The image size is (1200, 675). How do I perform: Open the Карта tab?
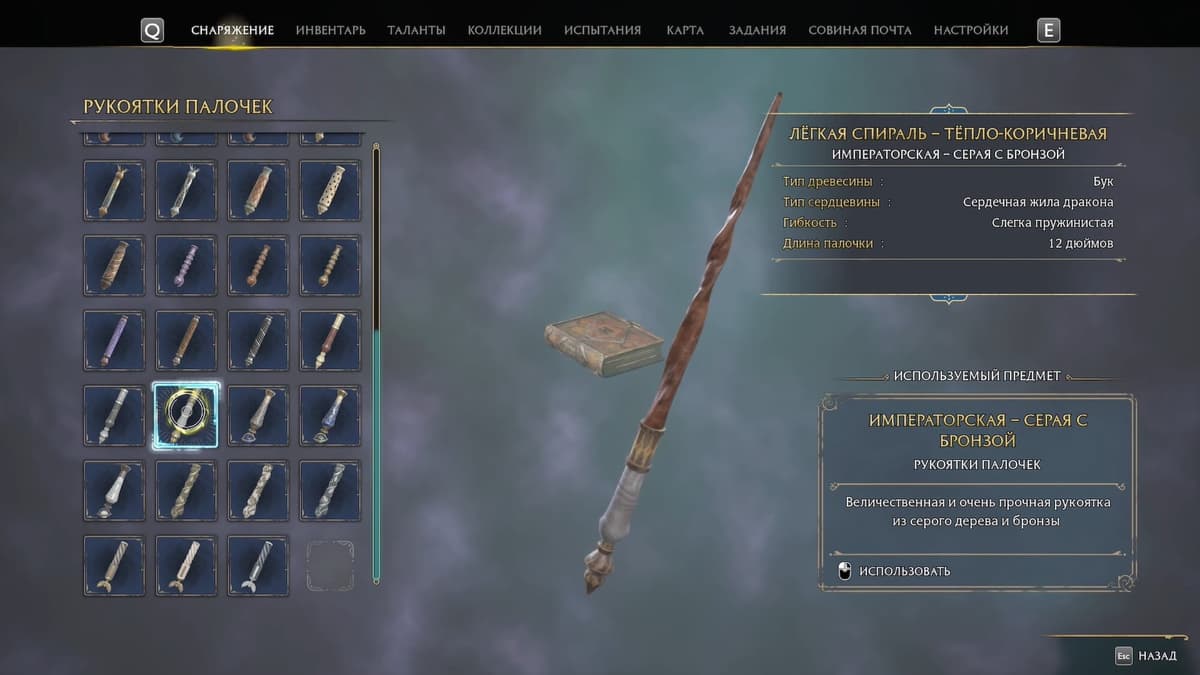[685, 30]
